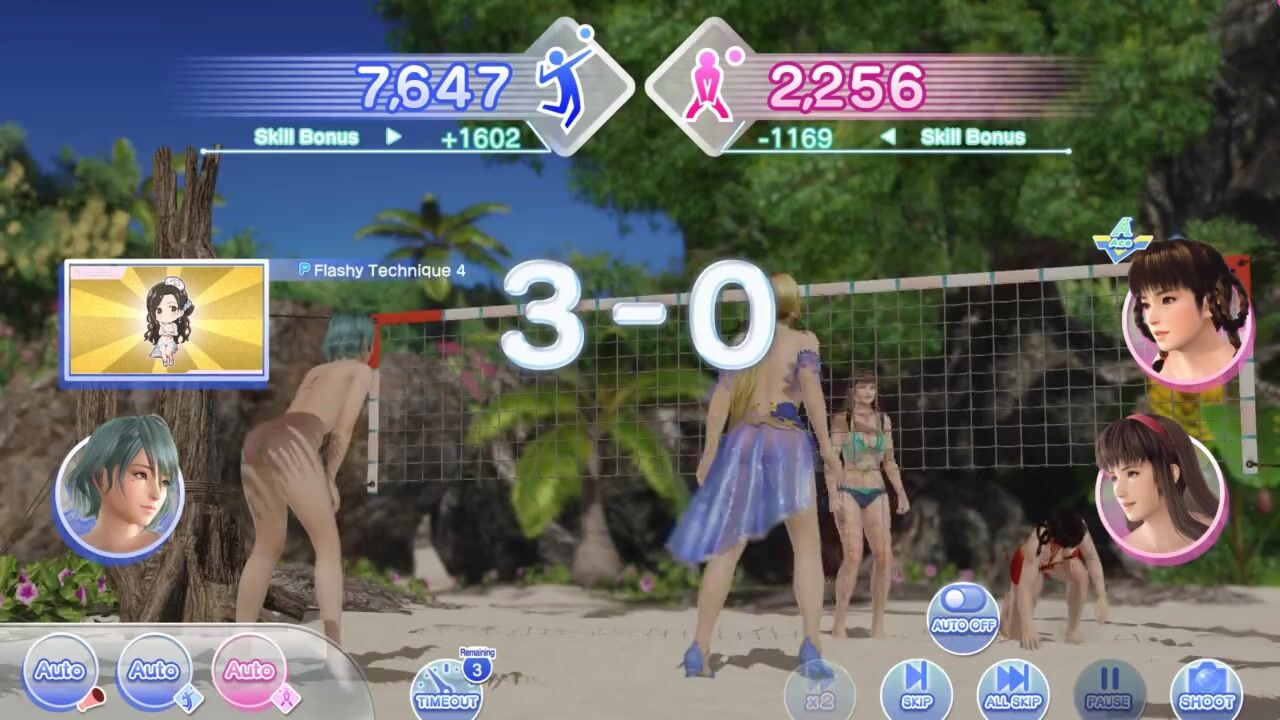The width and height of the screenshot is (1280, 720).
Task: Click the SKIP button
Action: (x=916, y=690)
